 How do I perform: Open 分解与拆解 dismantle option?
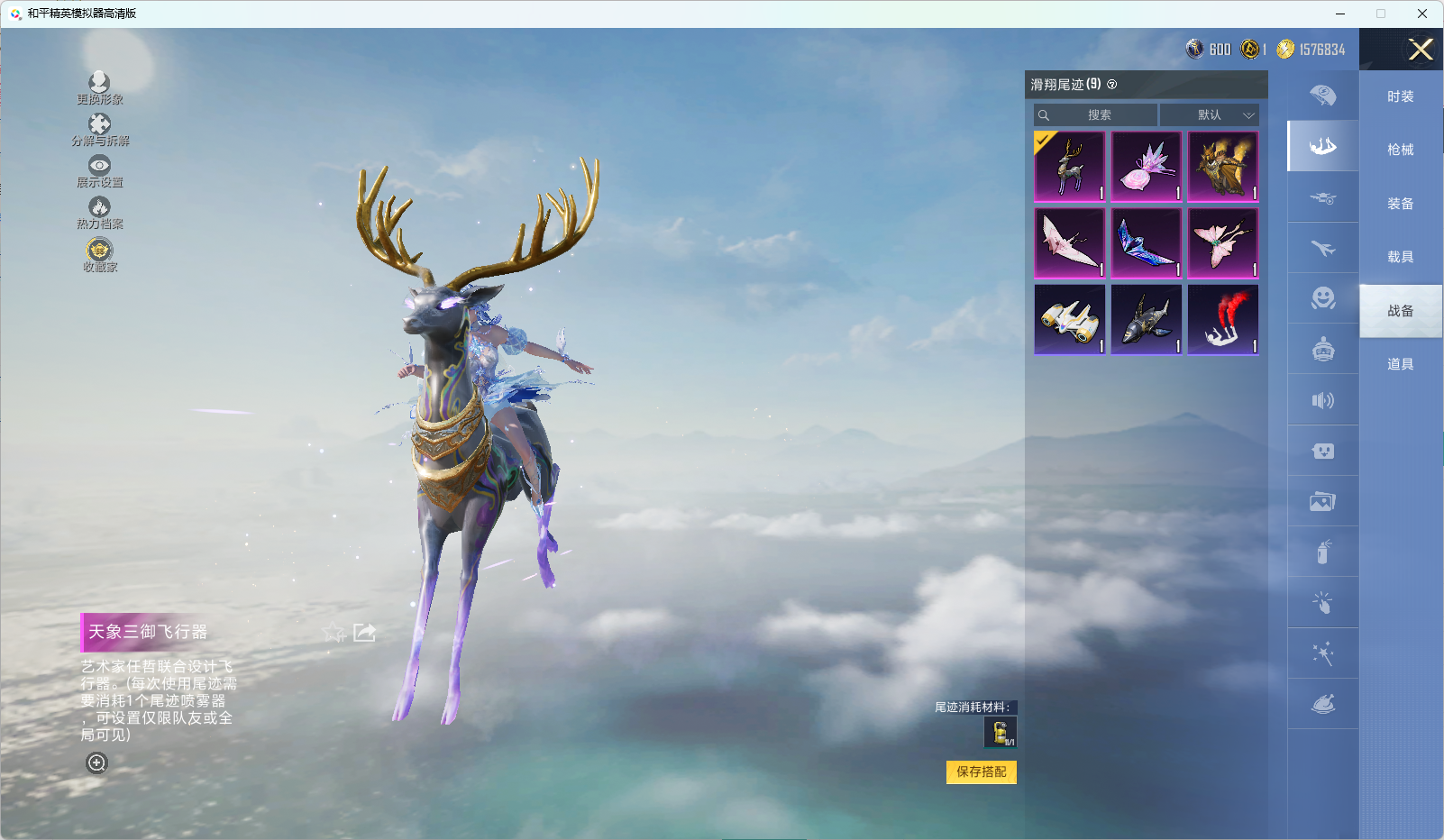99,130
